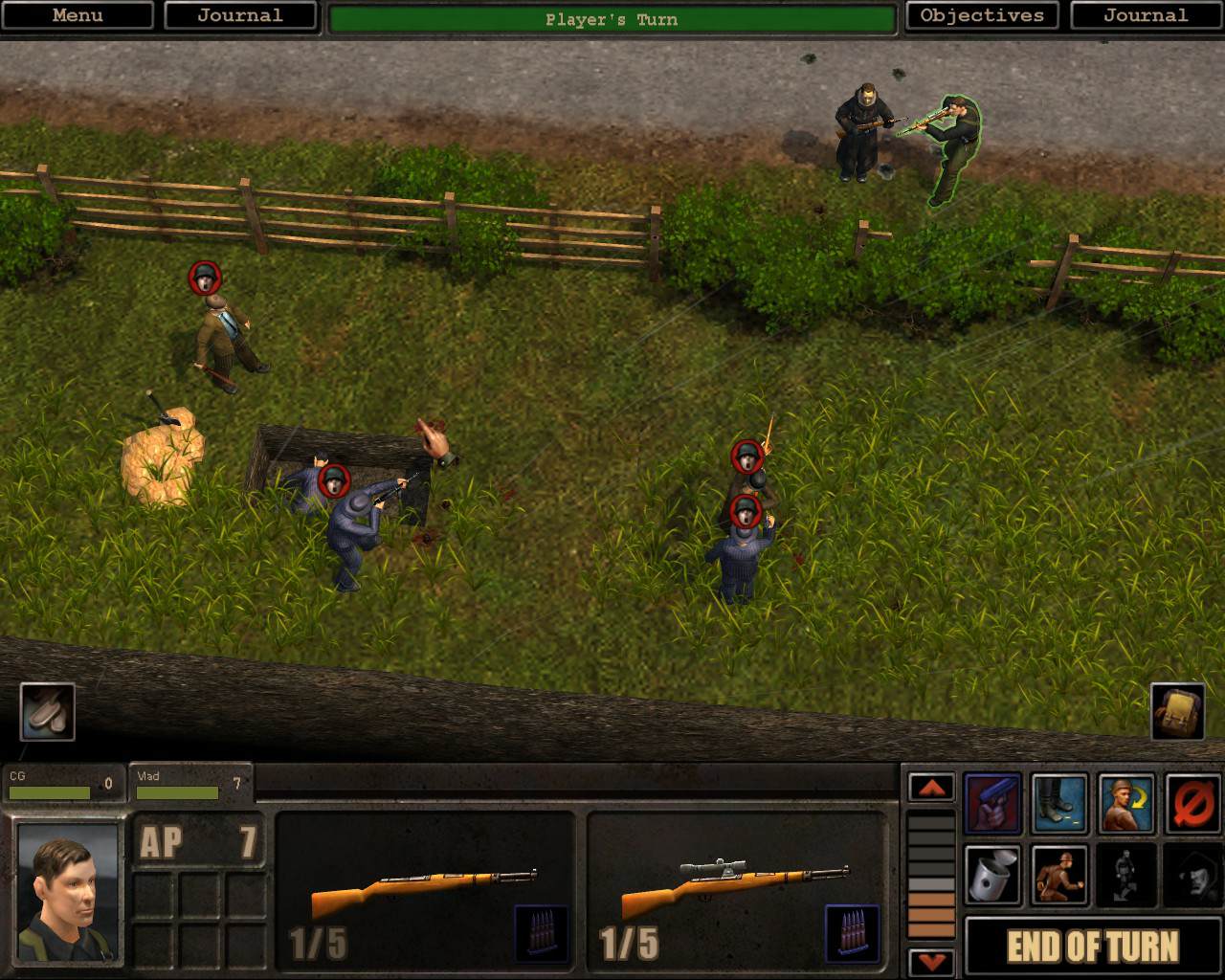Reload using the scoped rifle's ammo clip icon
Viewport: 1225px width, 980px height.
[x=851, y=931]
